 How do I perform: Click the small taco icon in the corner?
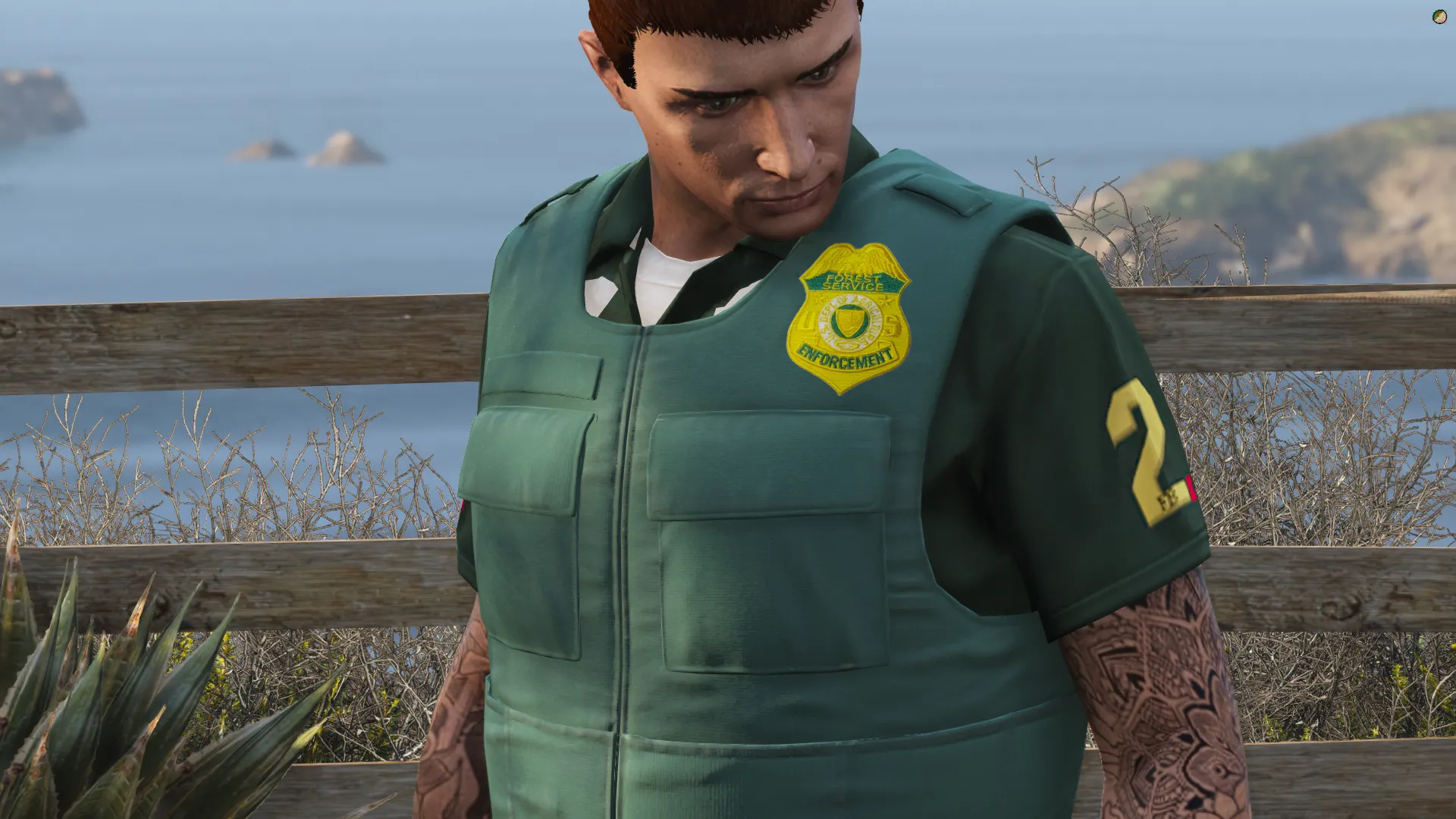(x=1439, y=17)
